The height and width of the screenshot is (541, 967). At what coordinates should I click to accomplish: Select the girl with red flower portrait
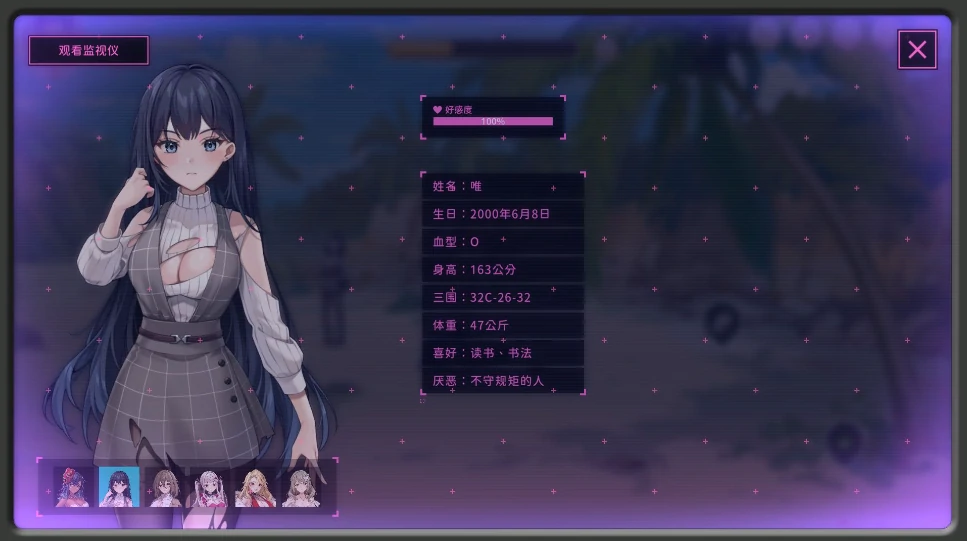pyautogui.click(x=73, y=487)
